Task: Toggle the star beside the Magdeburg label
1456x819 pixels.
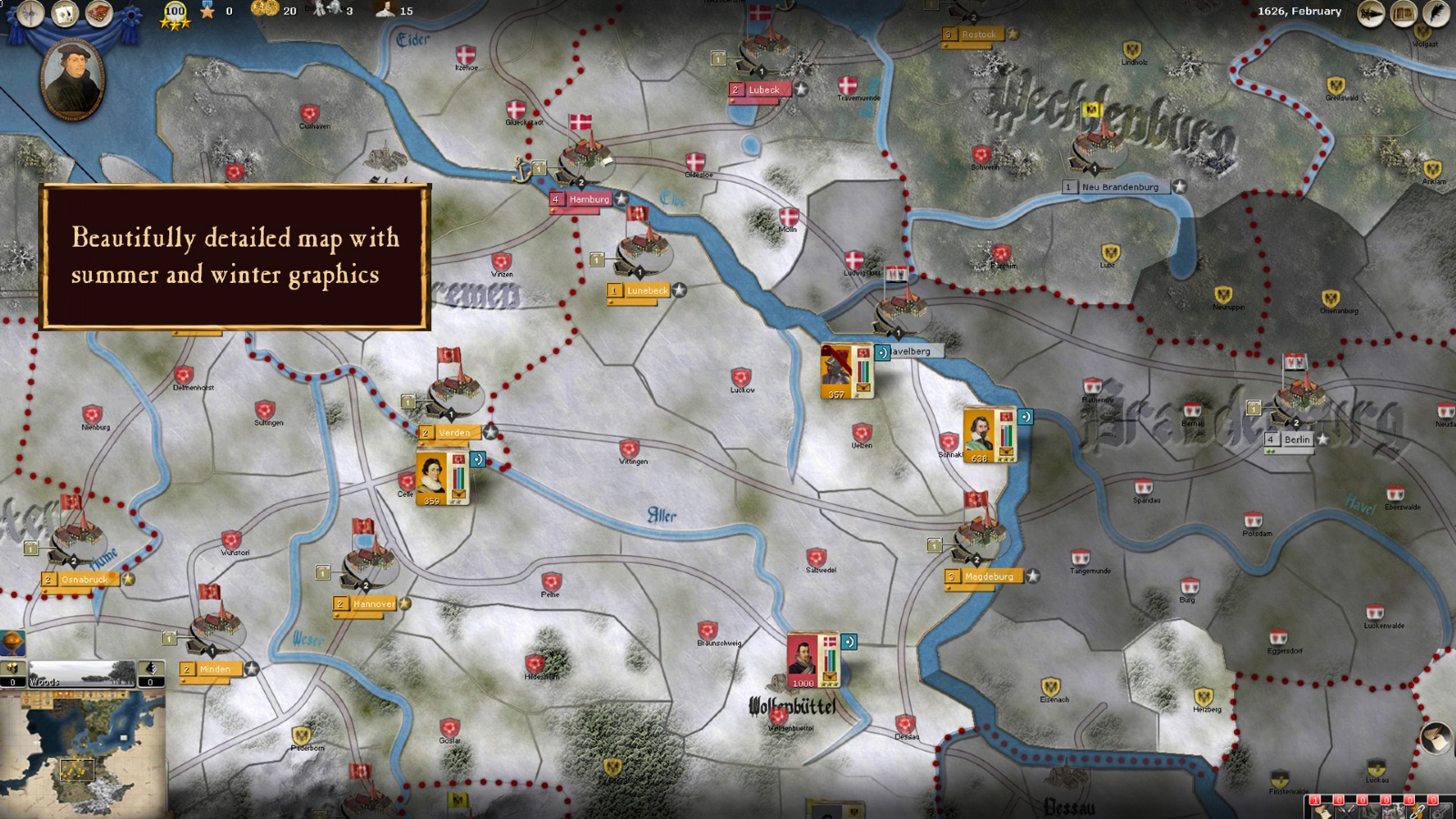Action: [1033, 576]
